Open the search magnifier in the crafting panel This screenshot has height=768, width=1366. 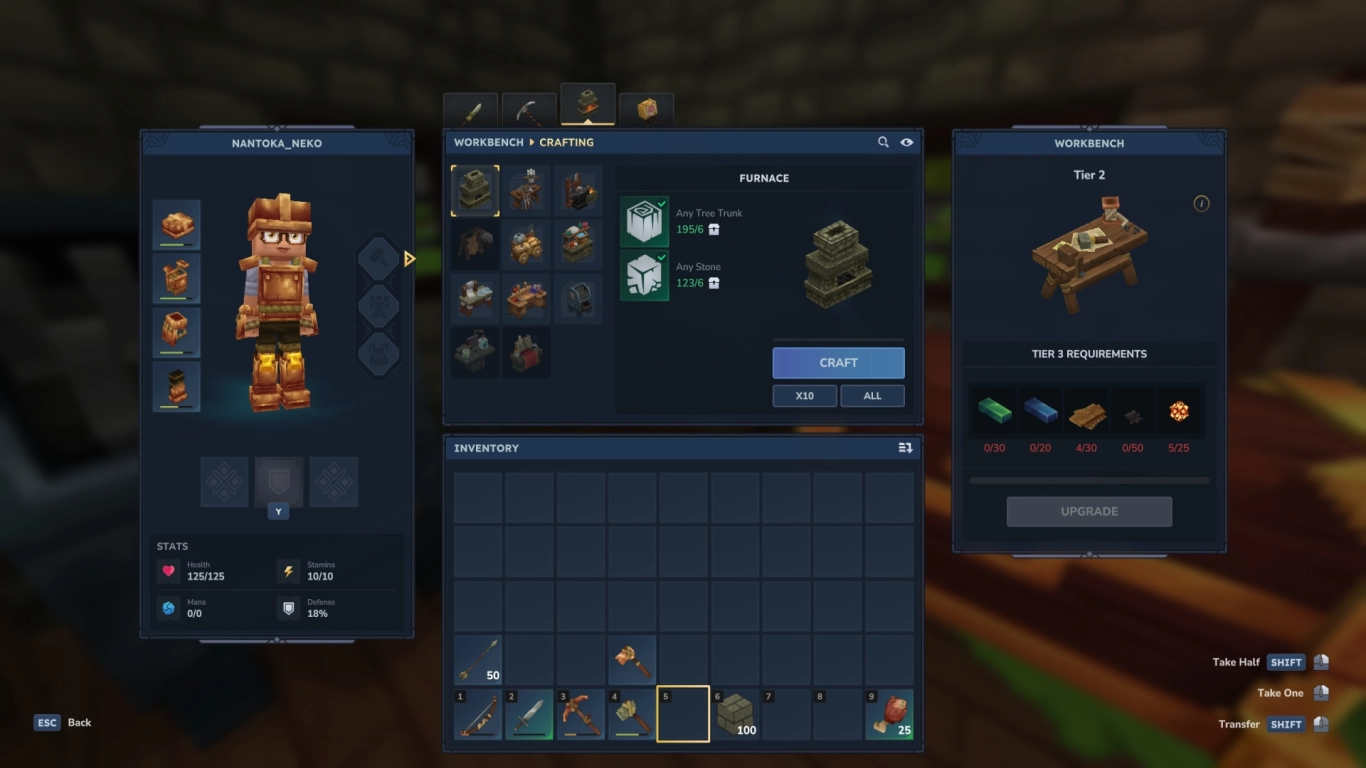point(883,142)
